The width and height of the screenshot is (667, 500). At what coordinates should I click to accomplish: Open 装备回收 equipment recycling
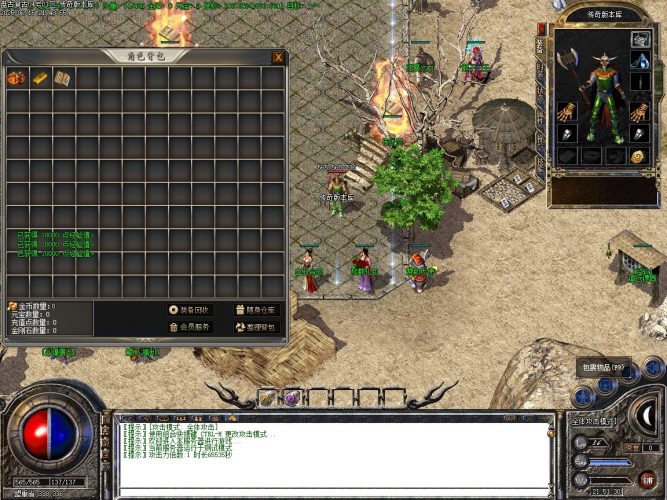[x=190, y=310]
